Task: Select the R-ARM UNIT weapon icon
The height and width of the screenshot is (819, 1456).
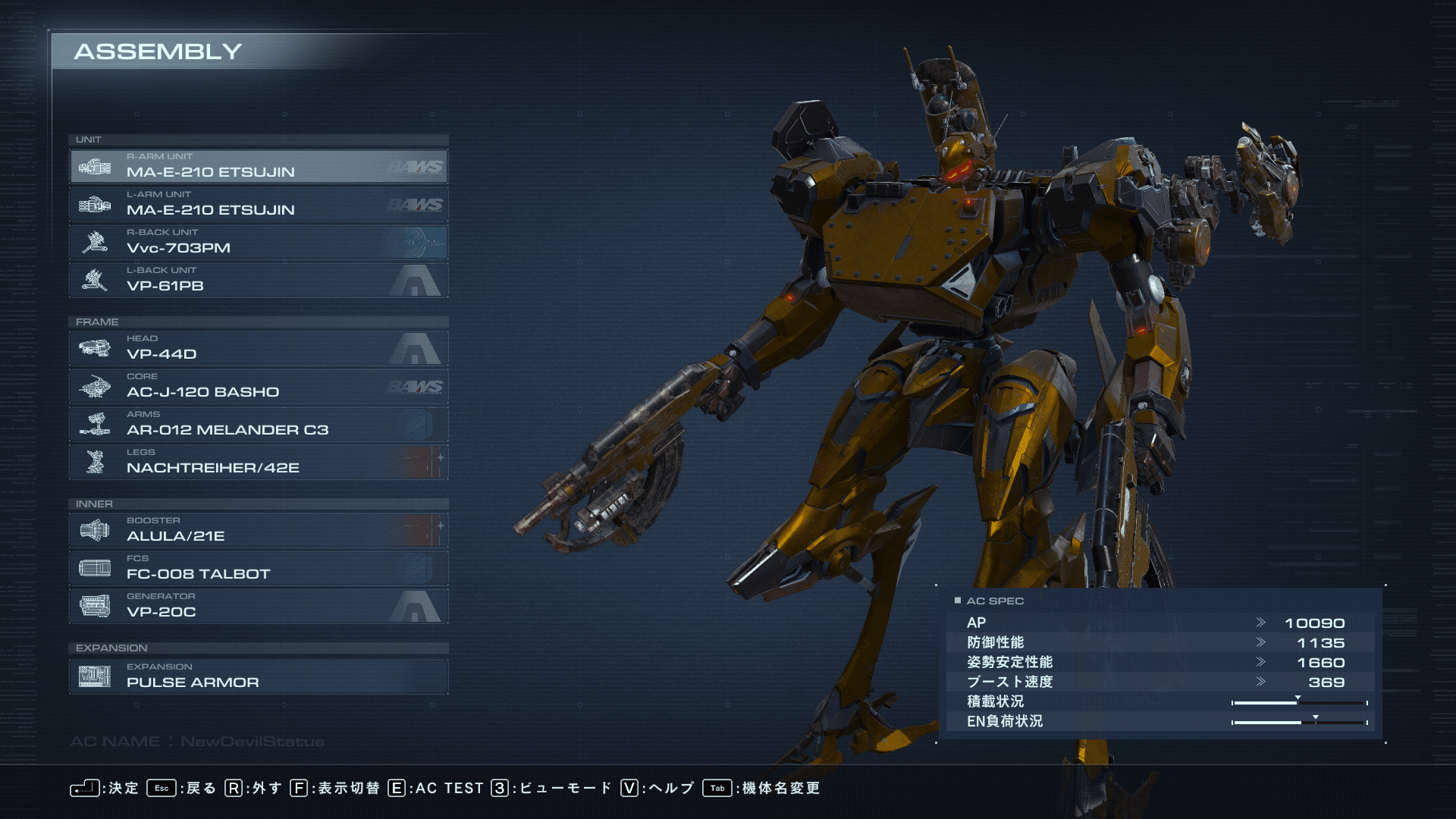Action: click(96, 166)
